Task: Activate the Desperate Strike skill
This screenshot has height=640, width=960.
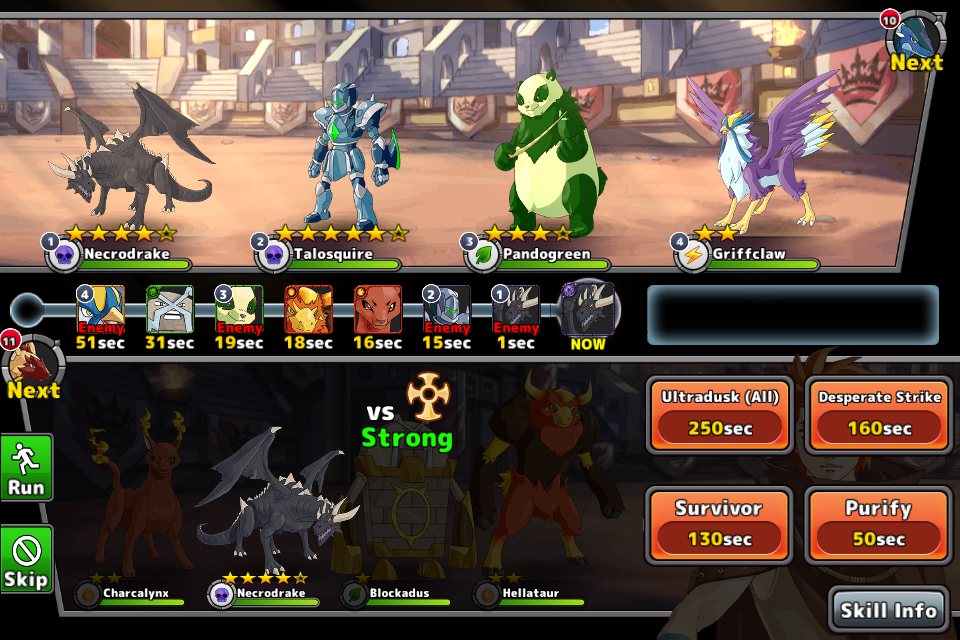Action: (x=879, y=414)
